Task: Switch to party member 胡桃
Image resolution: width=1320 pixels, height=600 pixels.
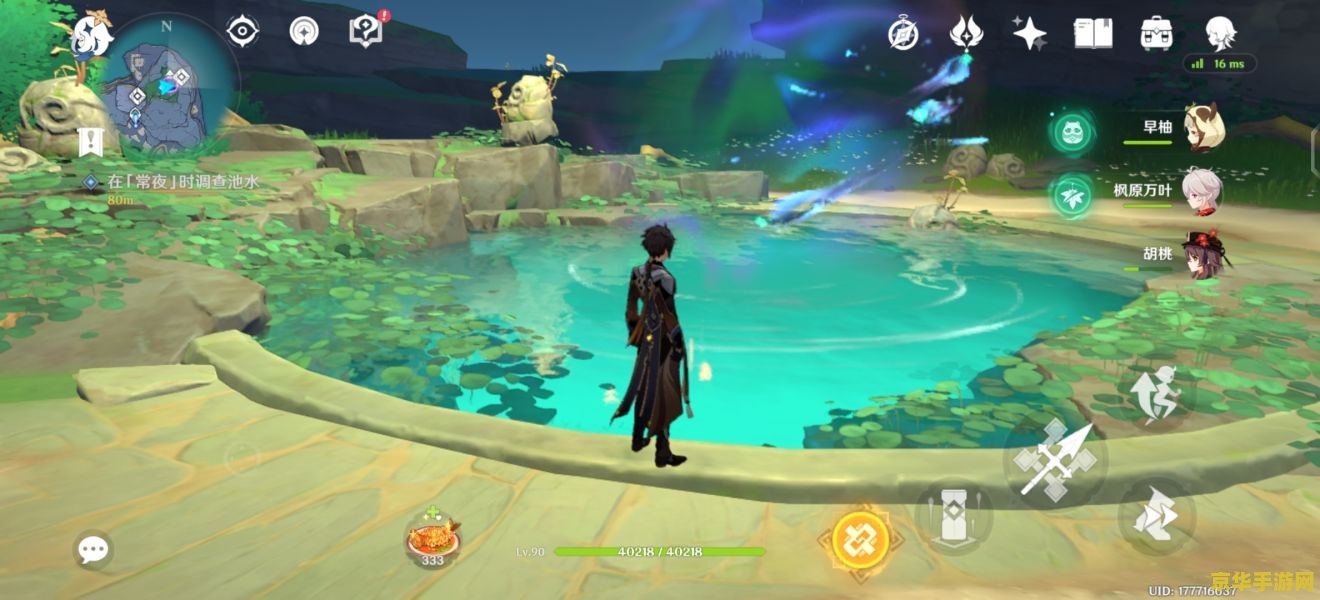Action: (x=1203, y=254)
